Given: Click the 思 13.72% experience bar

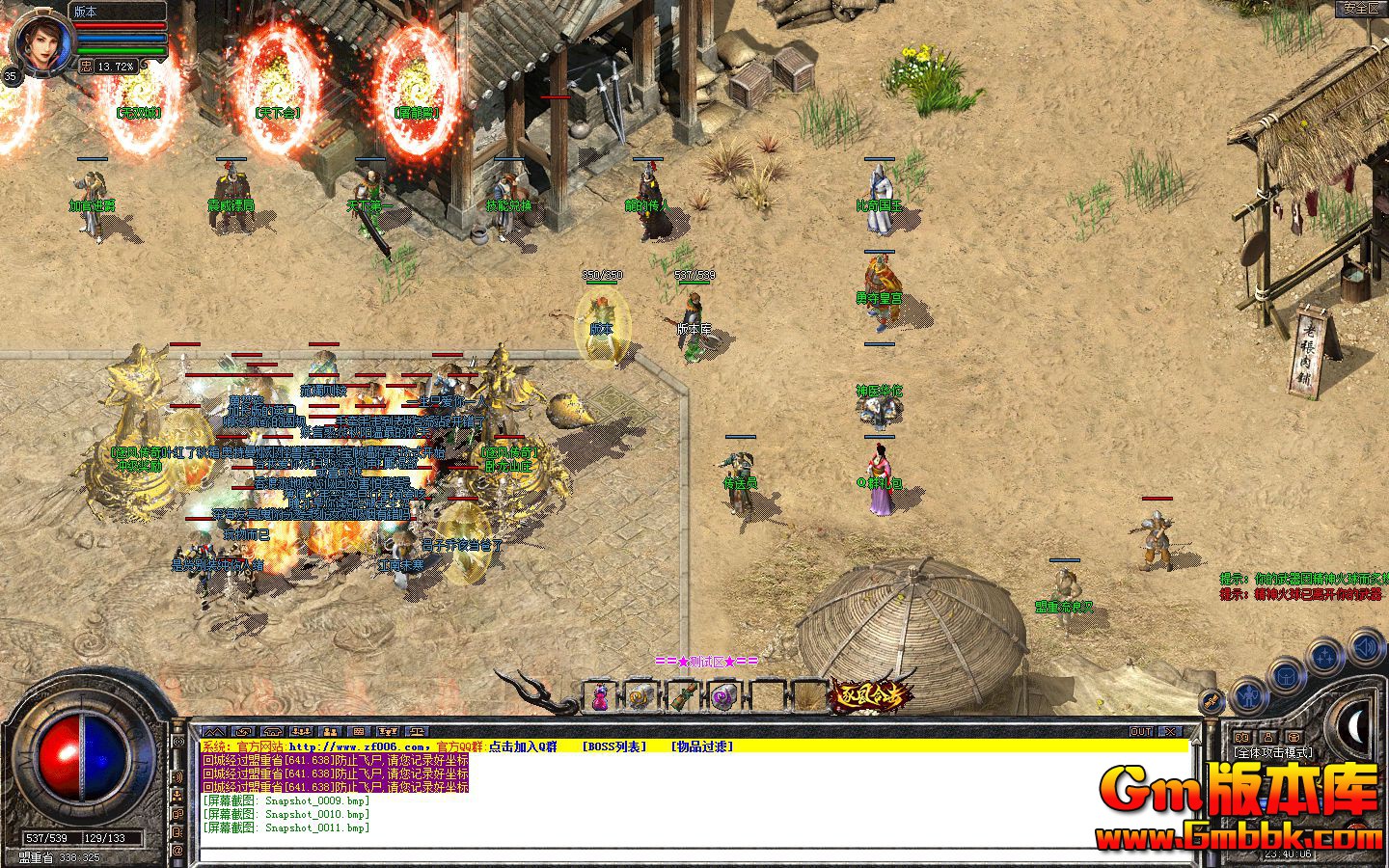Looking at the screenshot, I should 106,66.
